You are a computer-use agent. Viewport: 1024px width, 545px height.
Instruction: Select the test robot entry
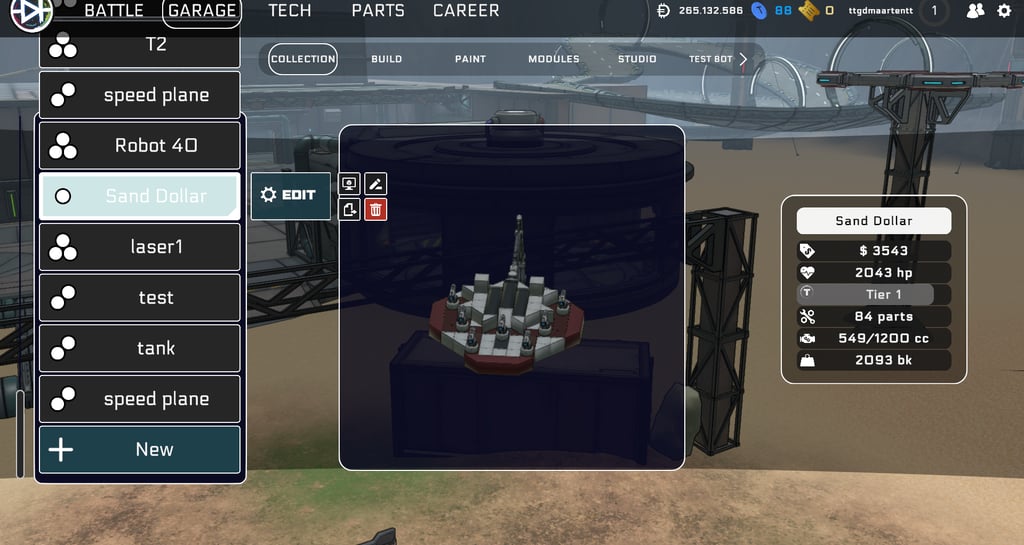pos(140,297)
